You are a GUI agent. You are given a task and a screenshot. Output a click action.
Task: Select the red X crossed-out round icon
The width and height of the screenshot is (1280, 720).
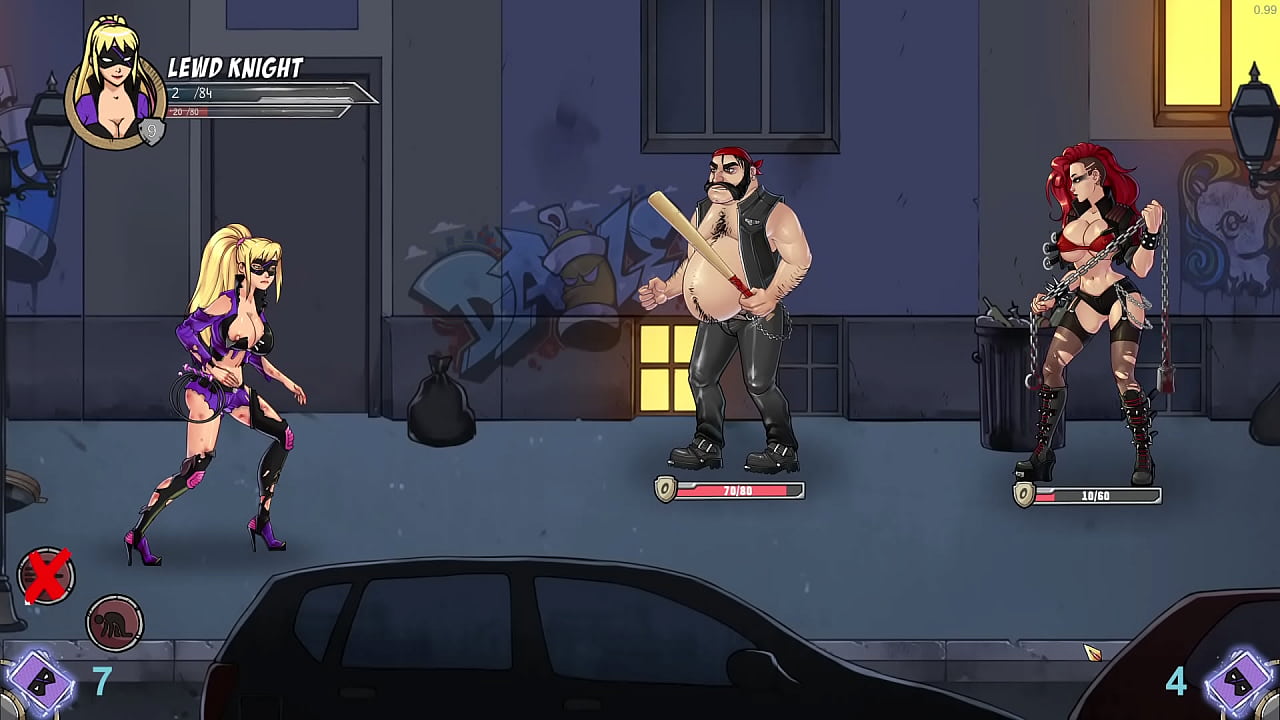pos(46,576)
